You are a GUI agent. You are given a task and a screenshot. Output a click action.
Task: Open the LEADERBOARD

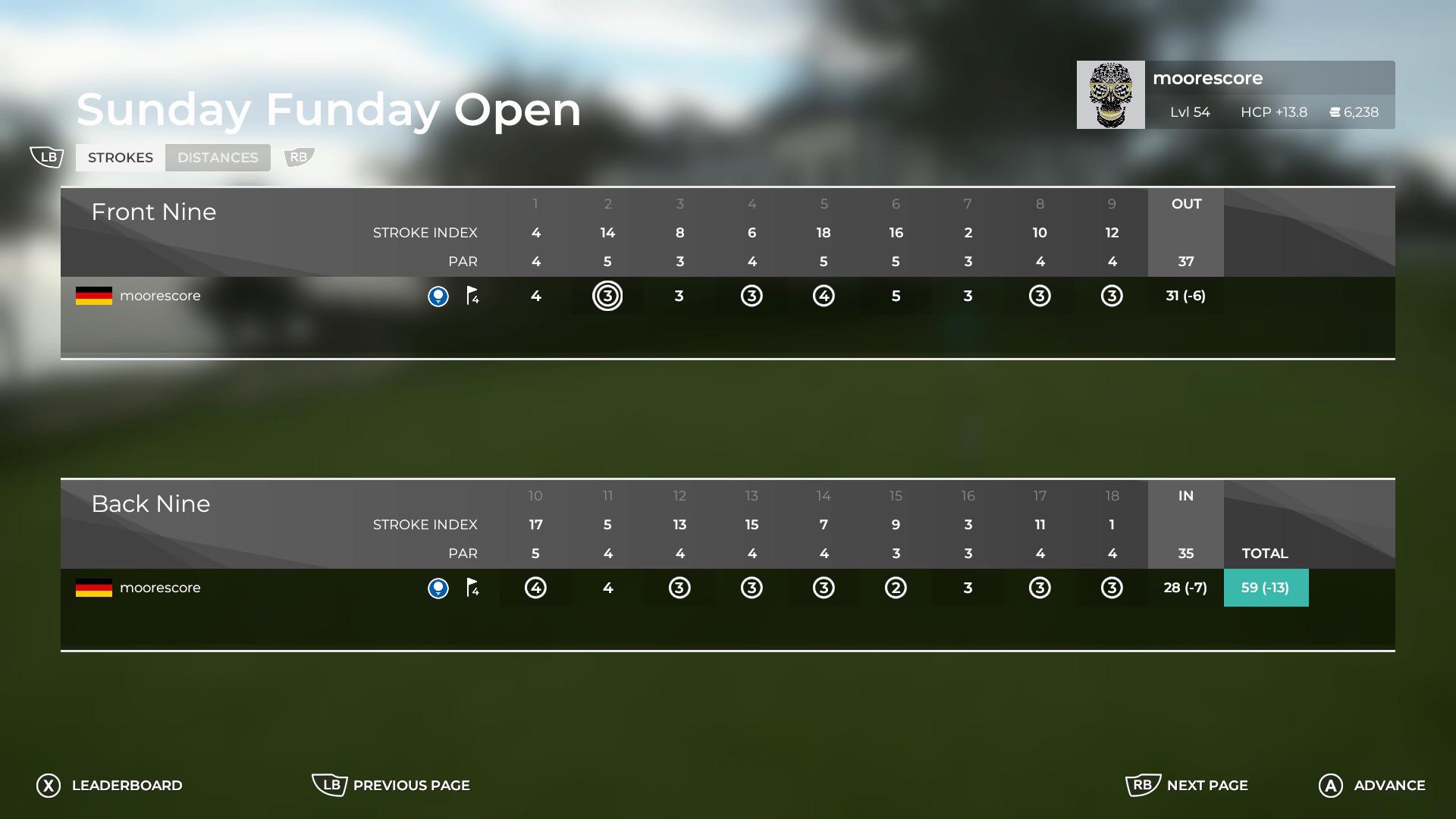point(127,786)
